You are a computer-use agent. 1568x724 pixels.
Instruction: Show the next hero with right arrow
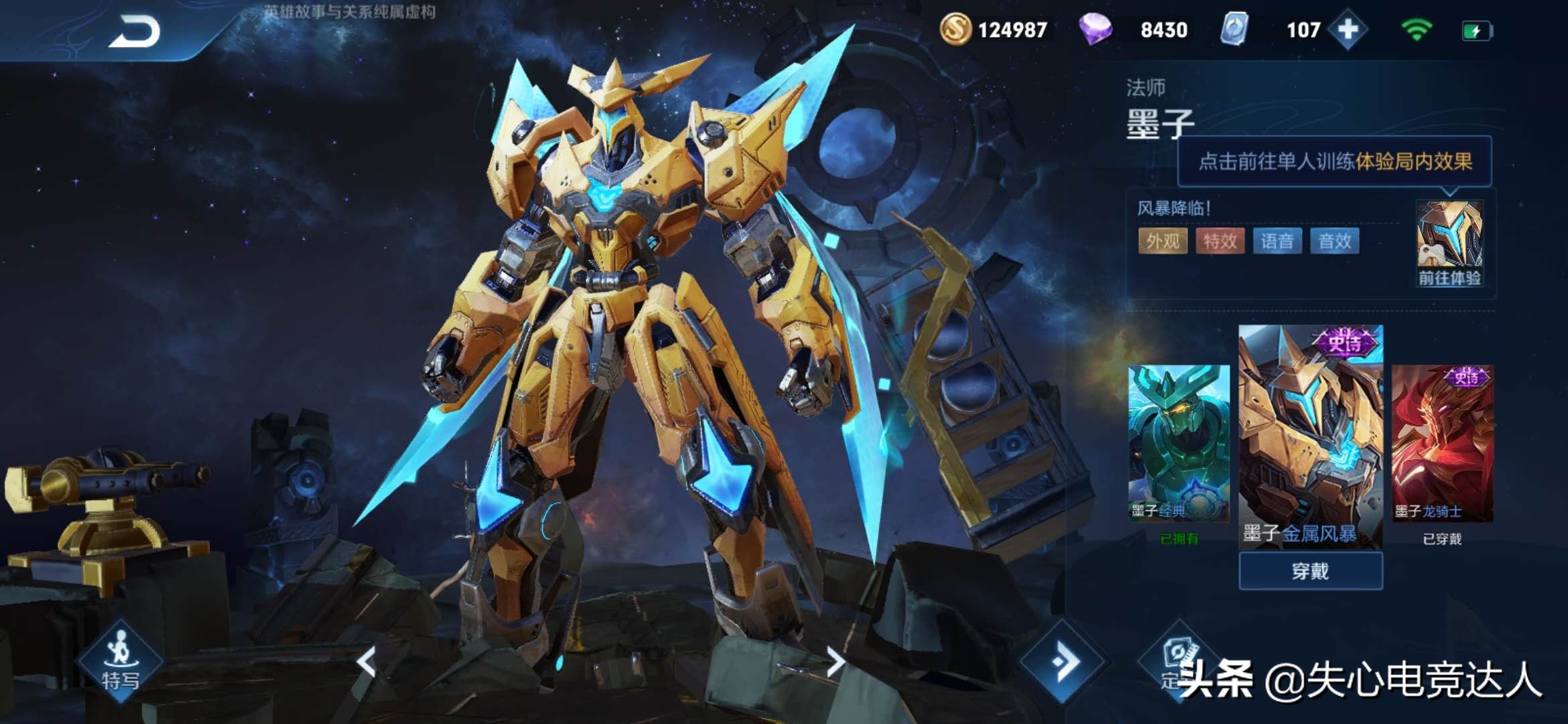[835, 662]
